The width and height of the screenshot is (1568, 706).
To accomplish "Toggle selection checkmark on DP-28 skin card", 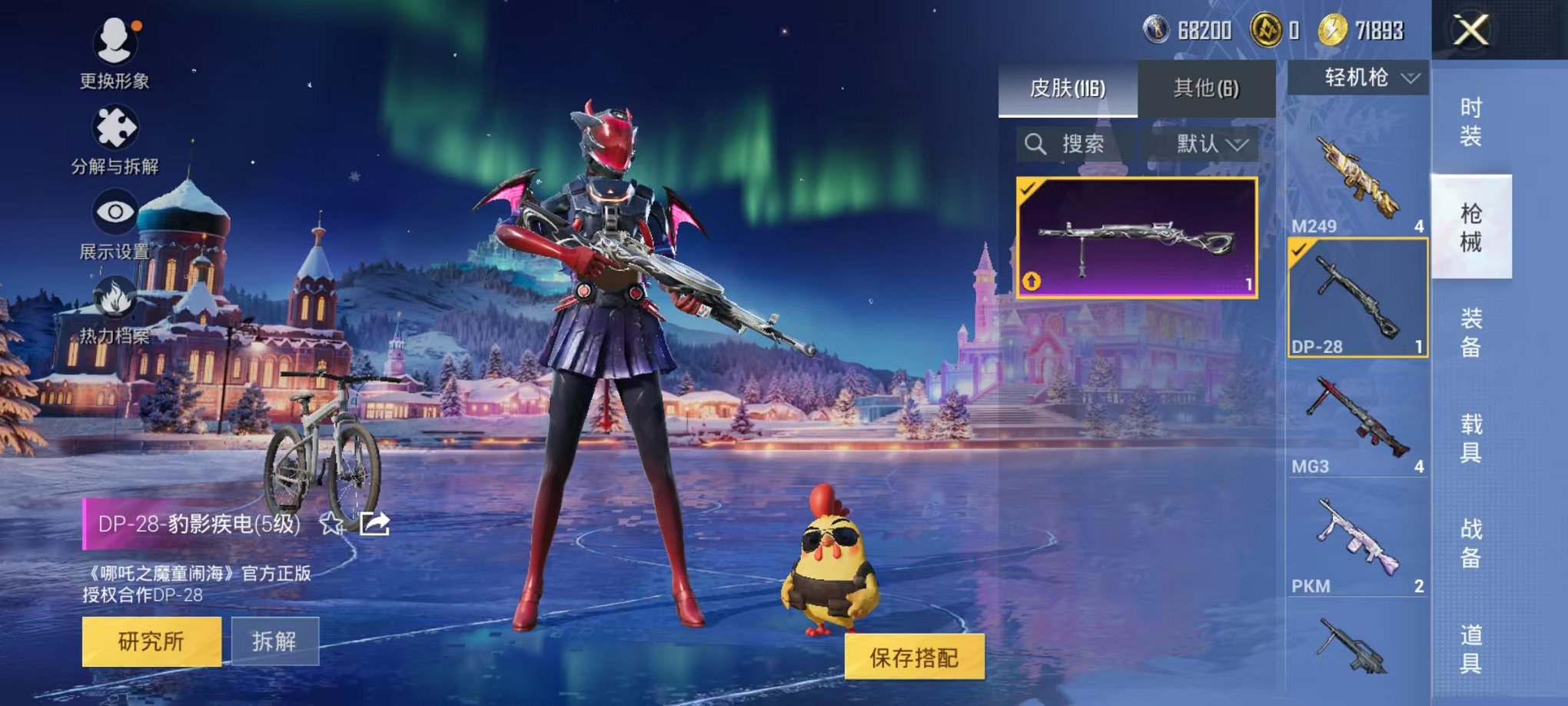I will pos(1030,191).
